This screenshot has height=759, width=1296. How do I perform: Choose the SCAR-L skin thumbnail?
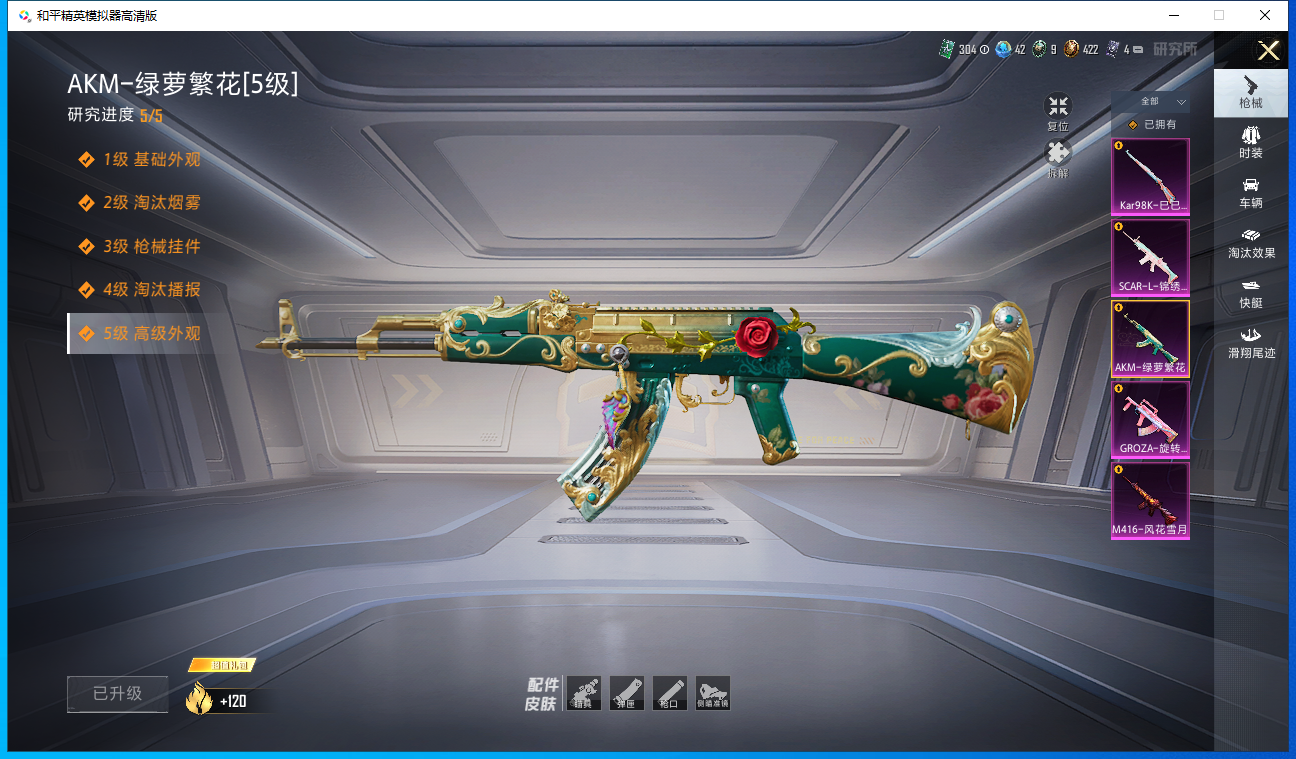click(1150, 258)
